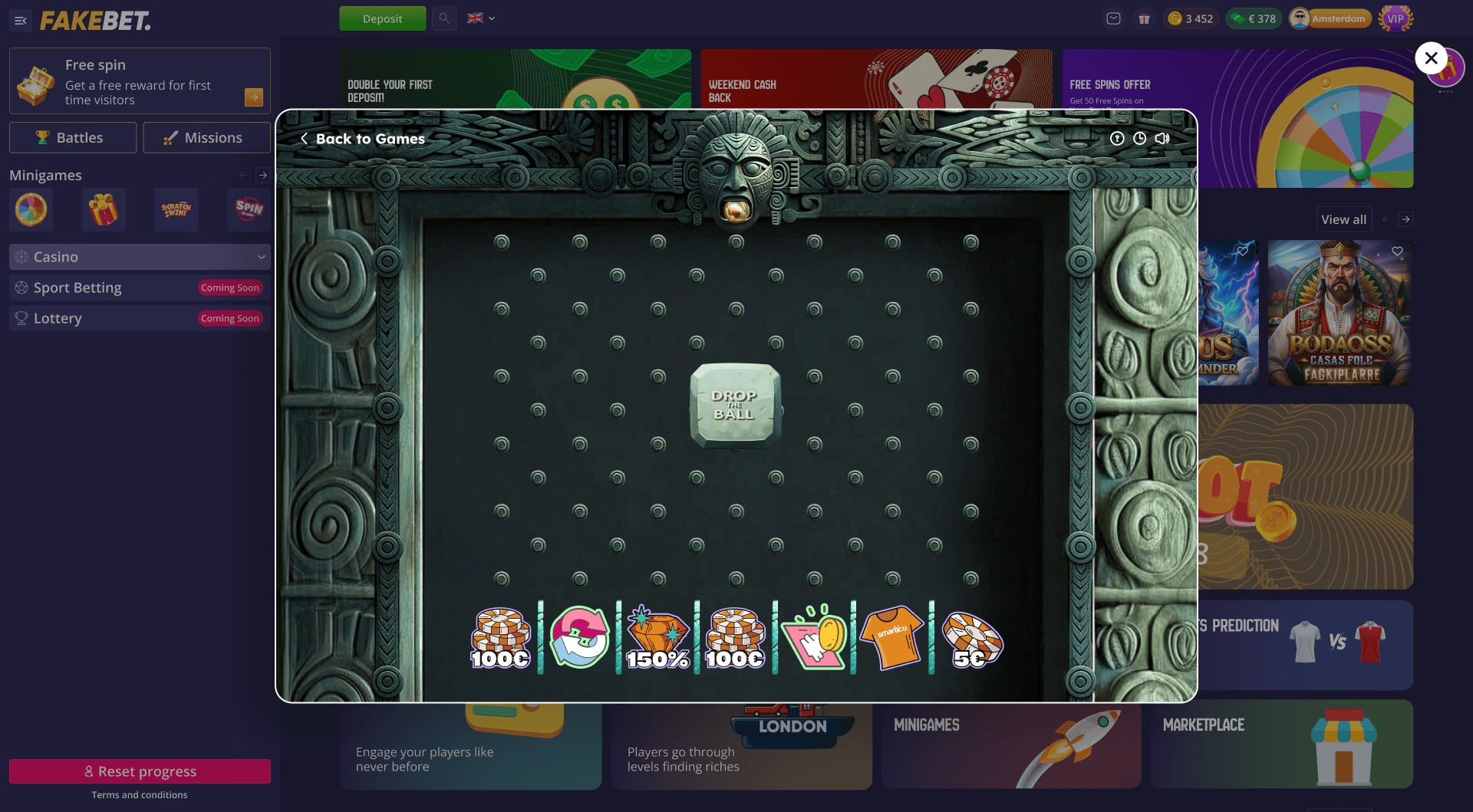1473x812 pixels.
Task: Collapse the sidebar with the menu icon
Action: click(21, 21)
